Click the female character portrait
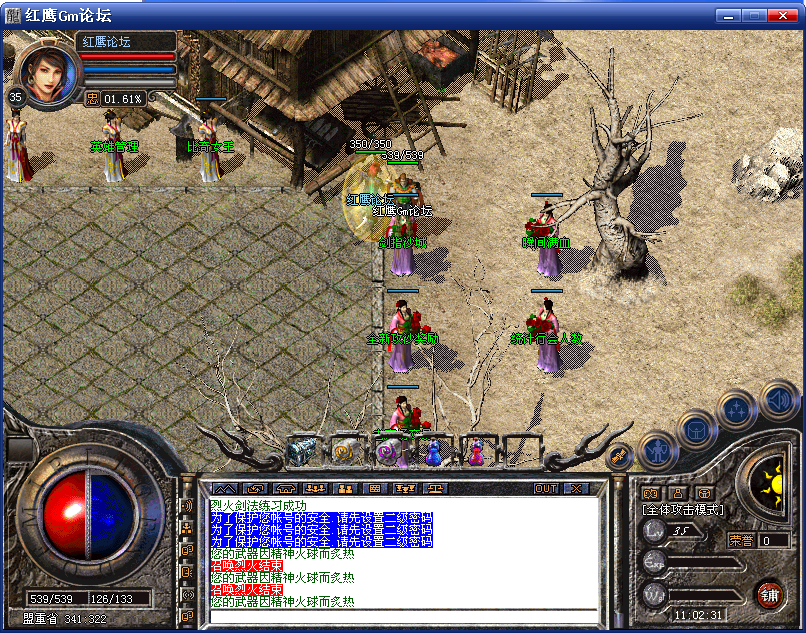 (47, 71)
